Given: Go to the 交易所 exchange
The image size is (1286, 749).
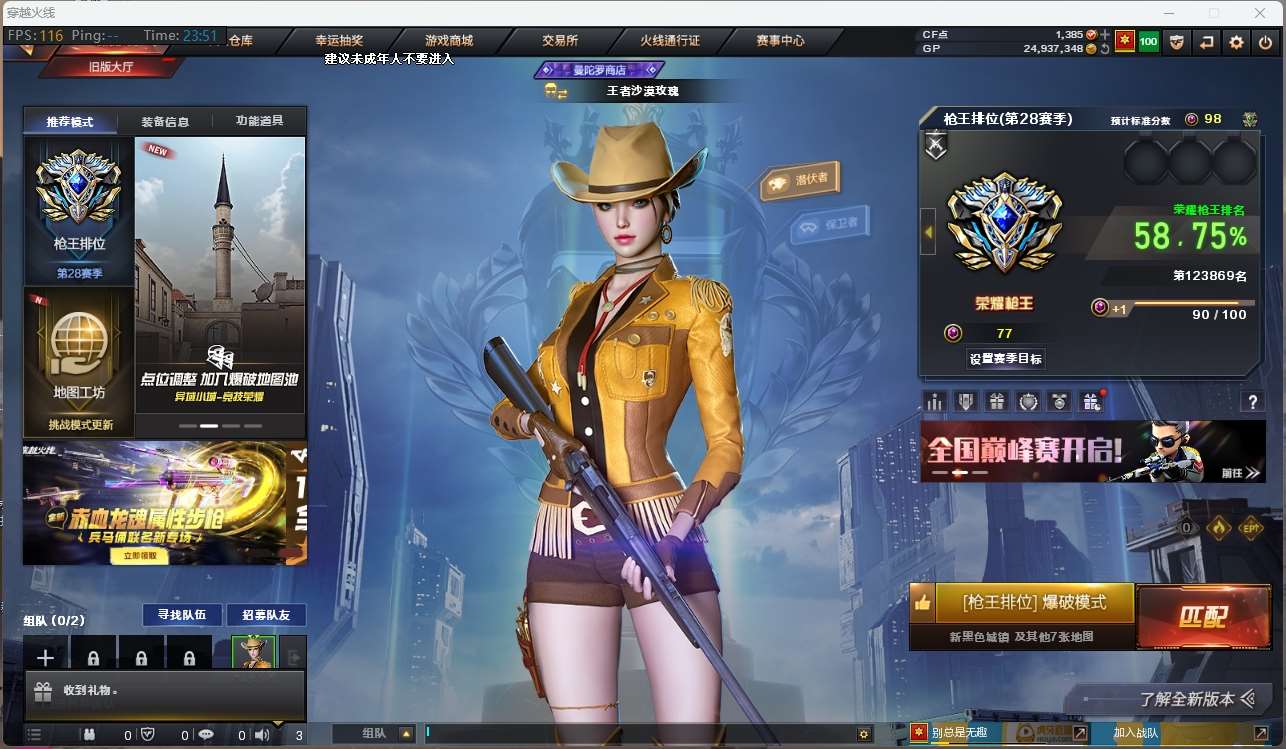Looking at the screenshot, I should (560, 41).
